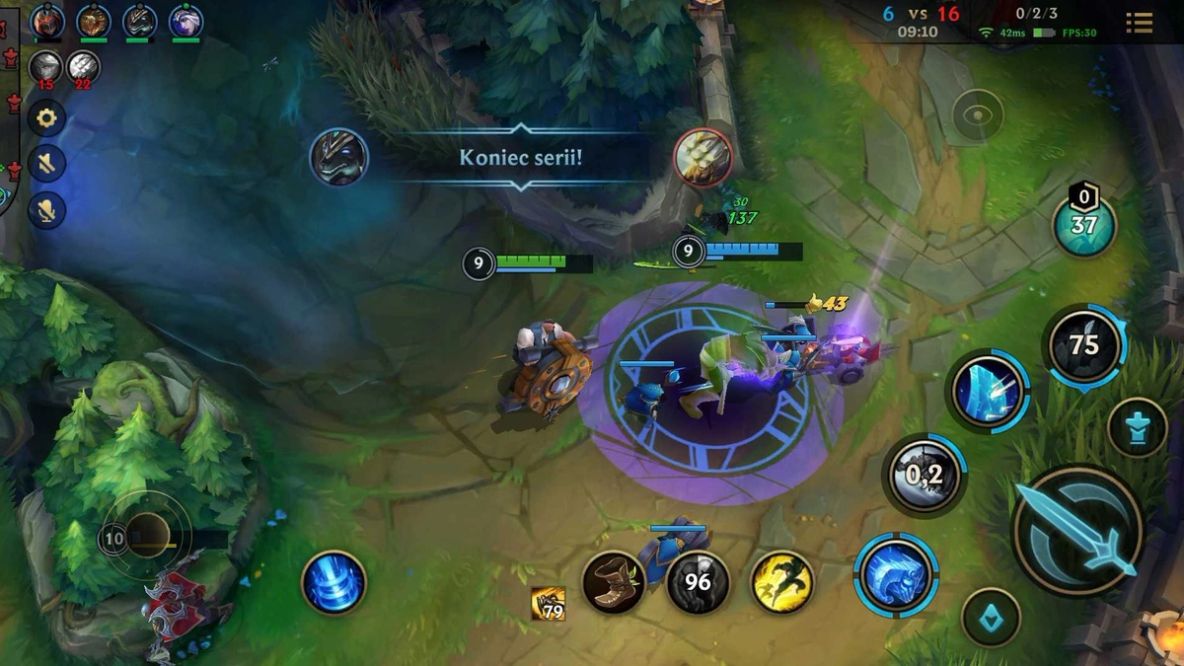Screen dimensions: 1184x666
Task: Select the first ally champion portrait
Action: (x=46, y=20)
